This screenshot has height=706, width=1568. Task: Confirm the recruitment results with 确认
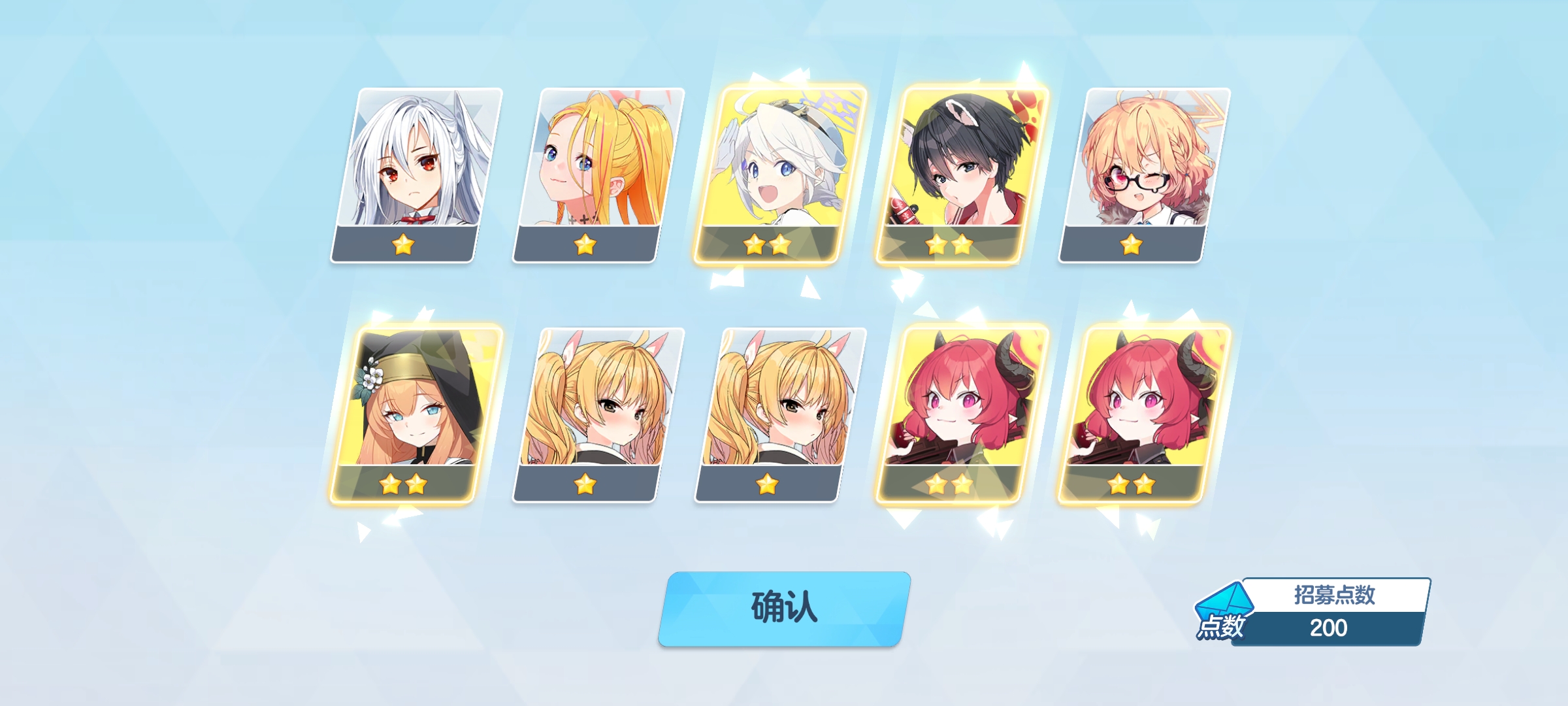pos(783,608)
